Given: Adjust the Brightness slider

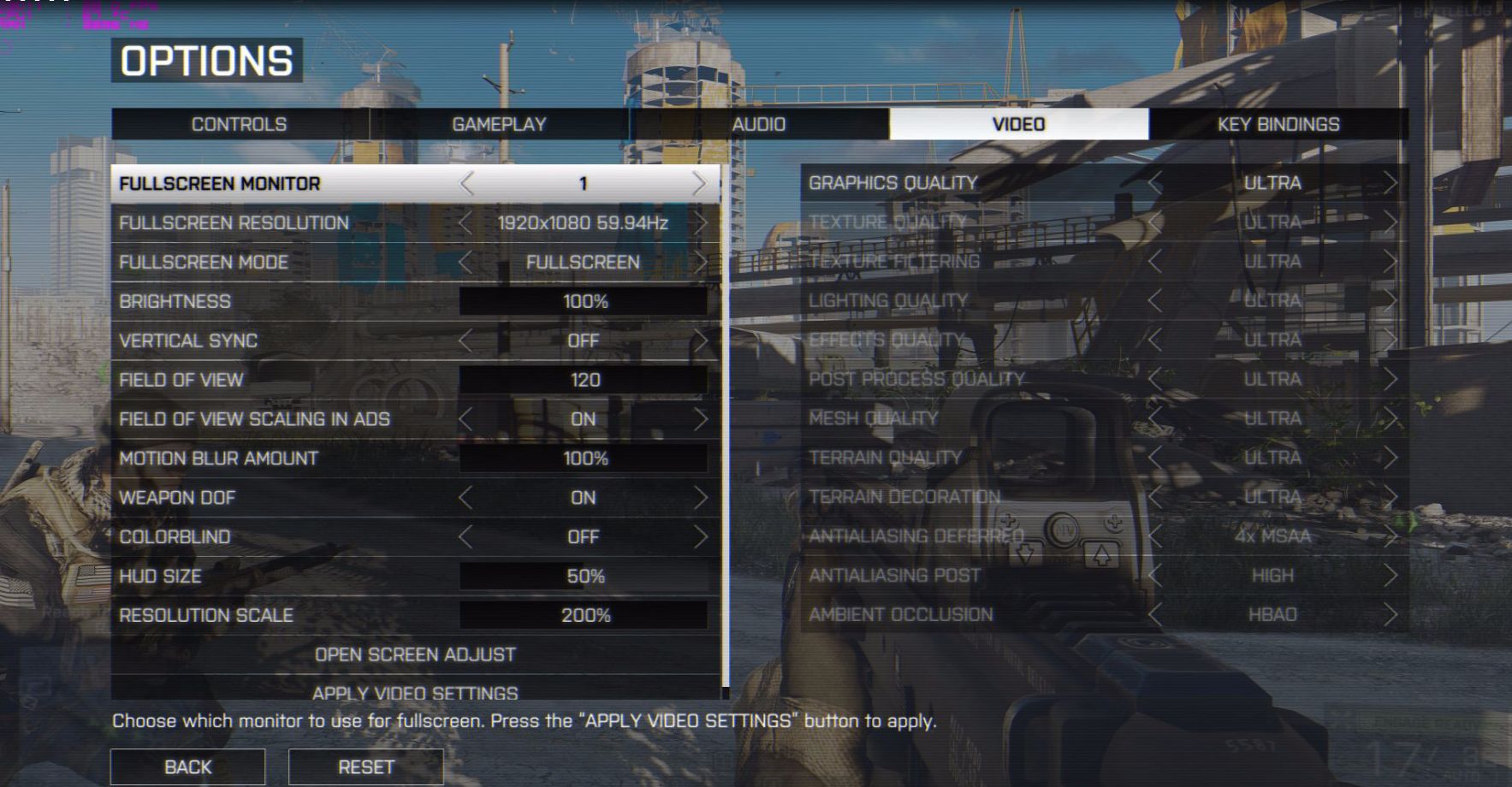Looking at the screenshot, I should 584,301.
